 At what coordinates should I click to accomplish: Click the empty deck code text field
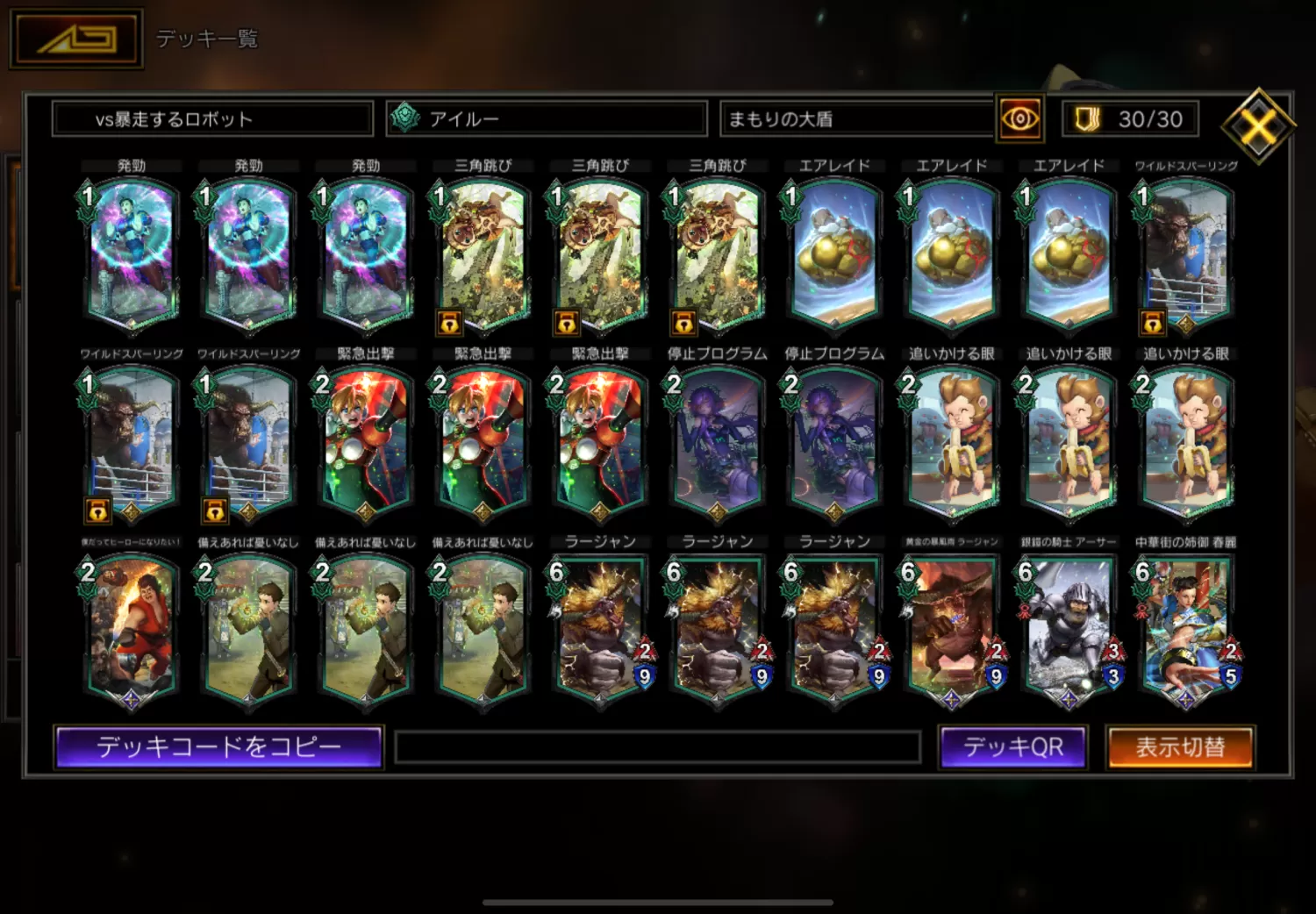[658, 748]
